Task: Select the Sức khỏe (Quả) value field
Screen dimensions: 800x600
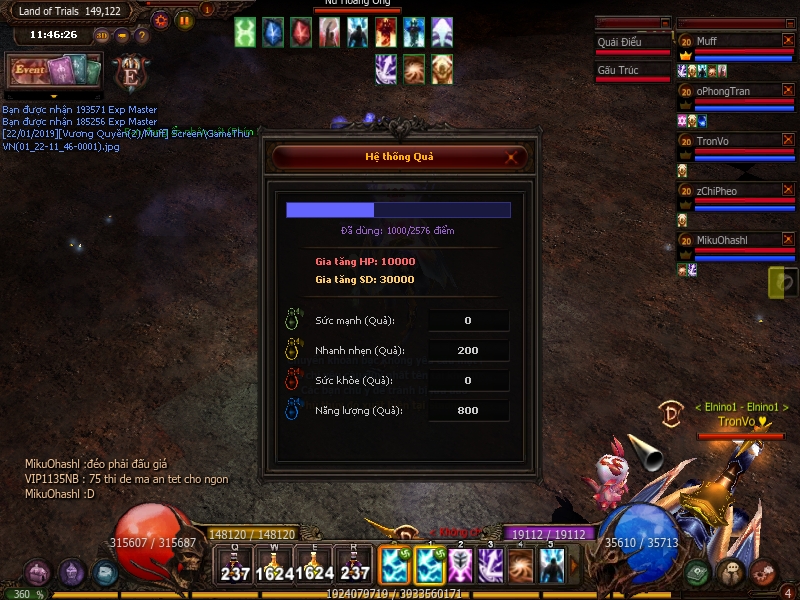Action: (468, 381)
